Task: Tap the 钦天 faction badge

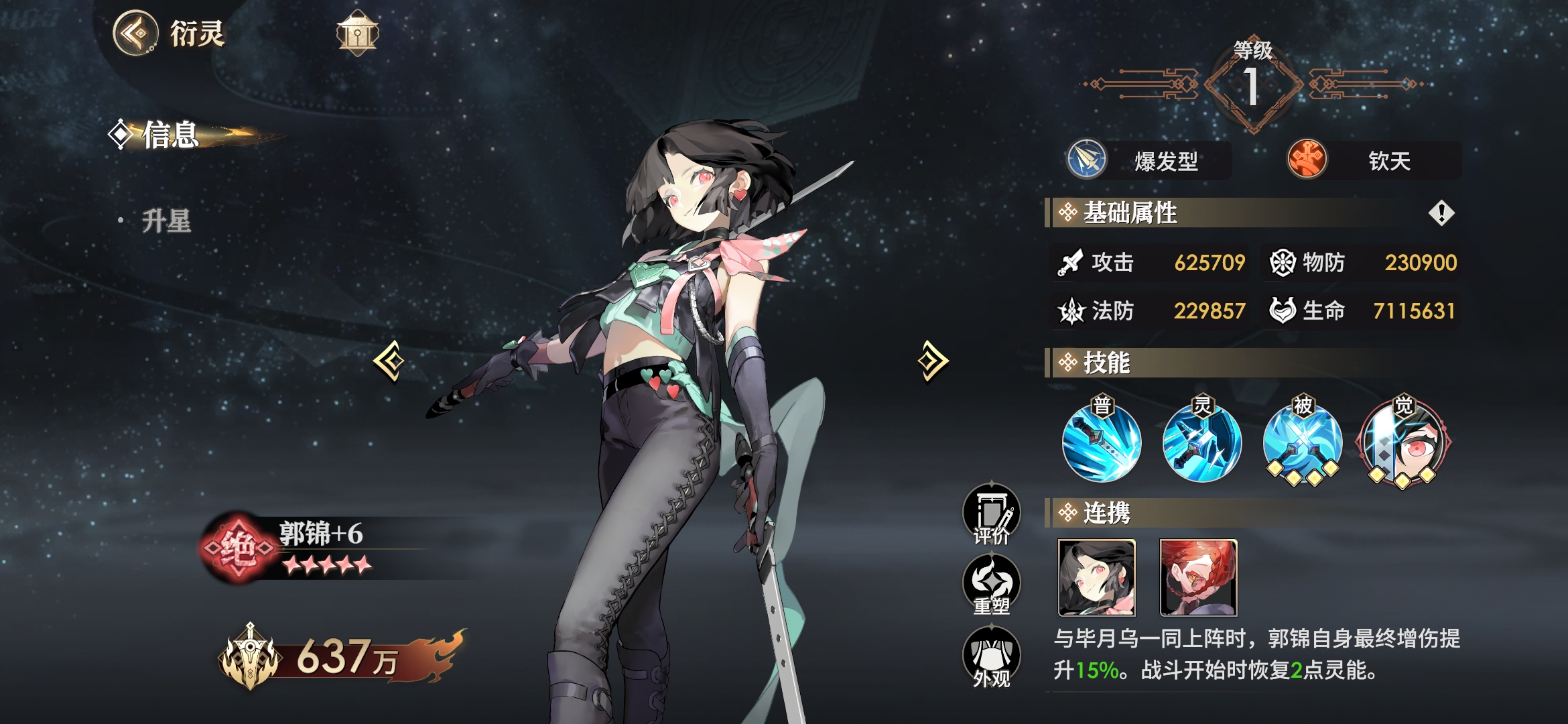Action: (1374, 160)
